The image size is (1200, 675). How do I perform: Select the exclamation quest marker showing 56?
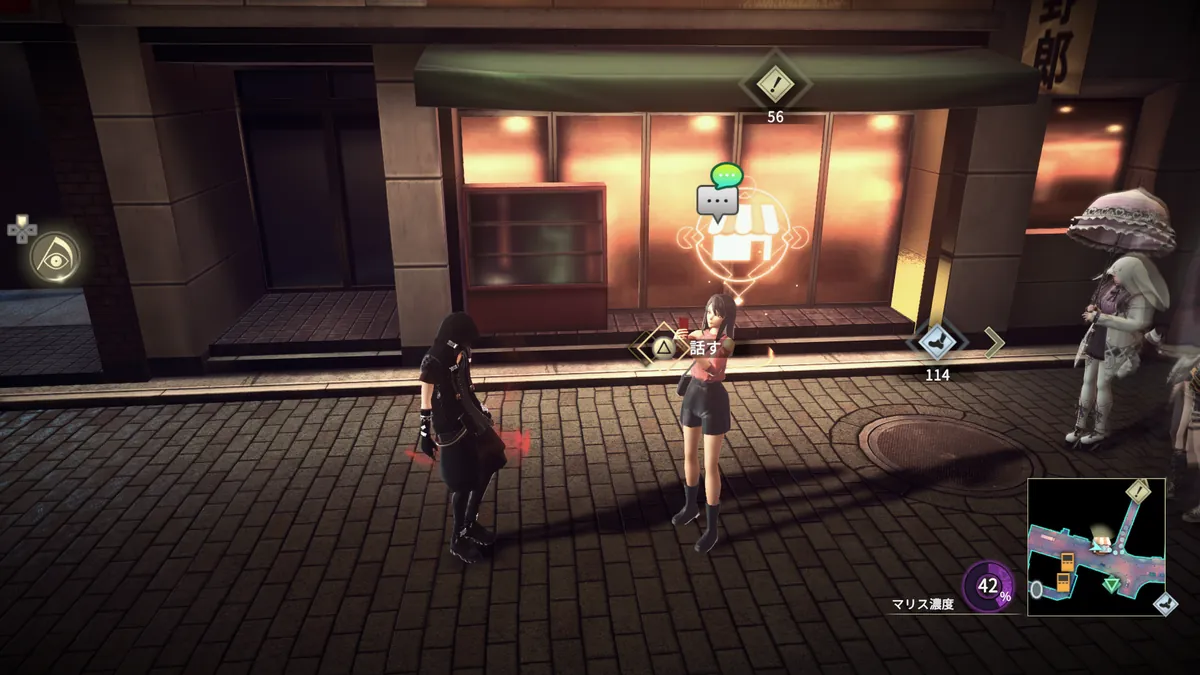pos(774,84)
